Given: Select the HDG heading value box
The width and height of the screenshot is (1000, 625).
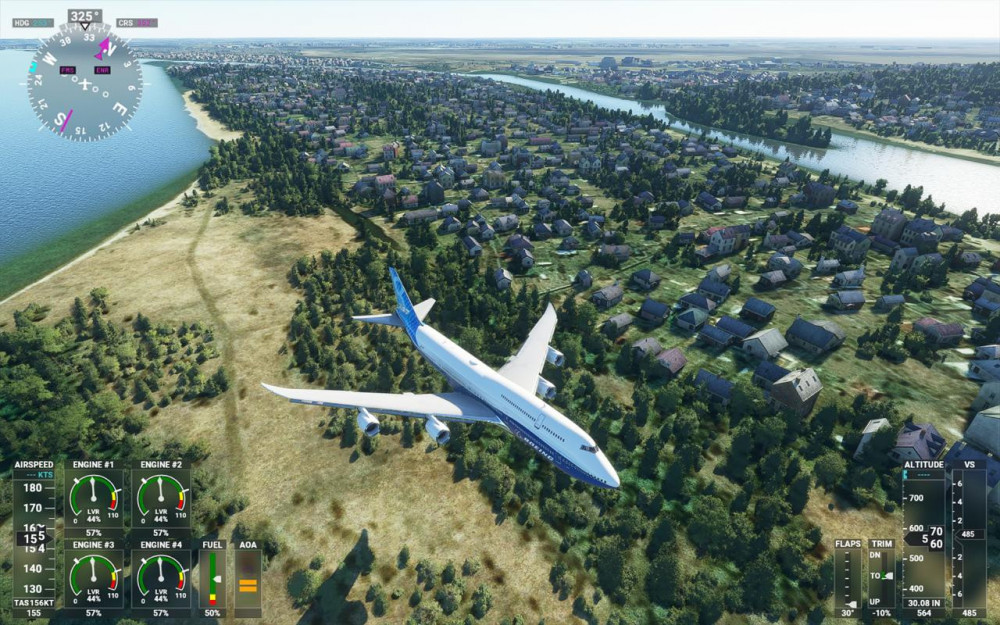Looking at the screenshot, I should (41, 22).
